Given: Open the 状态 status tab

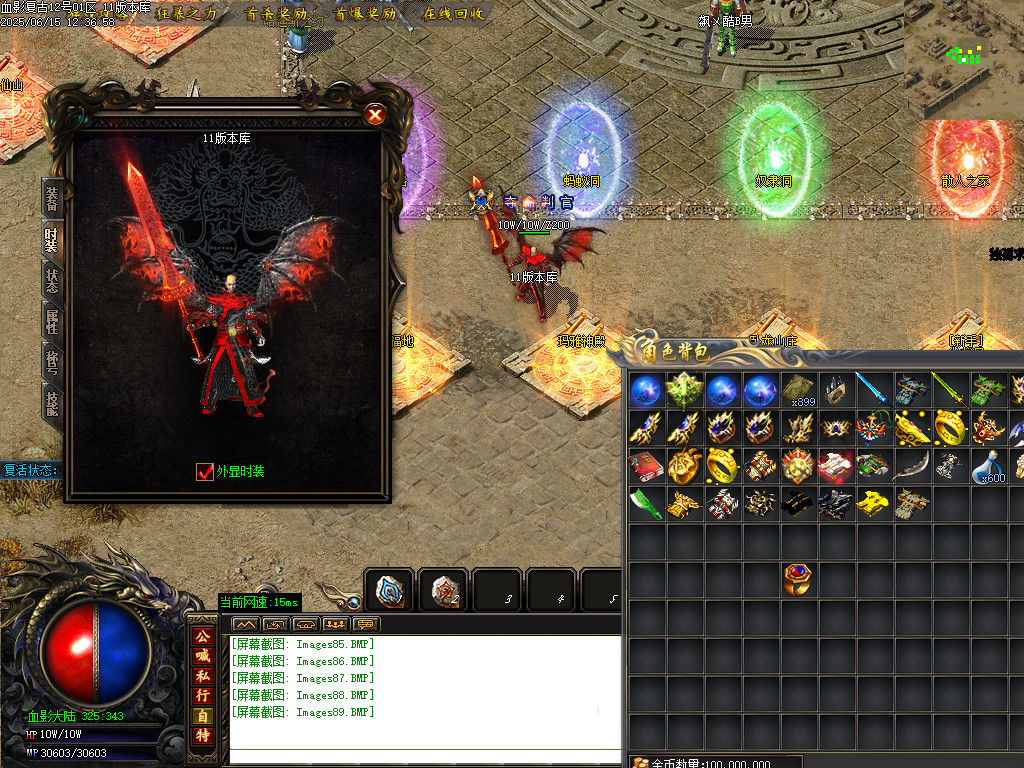Looking at the screenshot, I should click(51, 279).
